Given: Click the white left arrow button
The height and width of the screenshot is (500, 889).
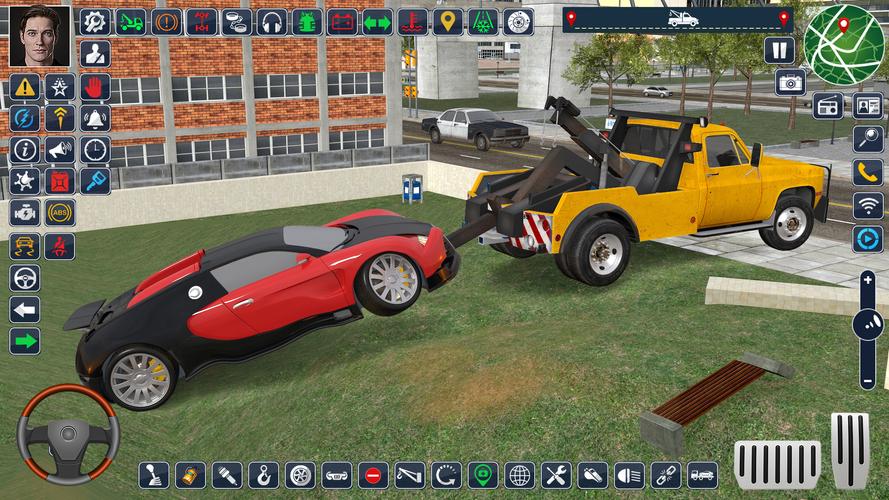Looking at the screenshot, I should pyautogui.click(x=25, y=309).
